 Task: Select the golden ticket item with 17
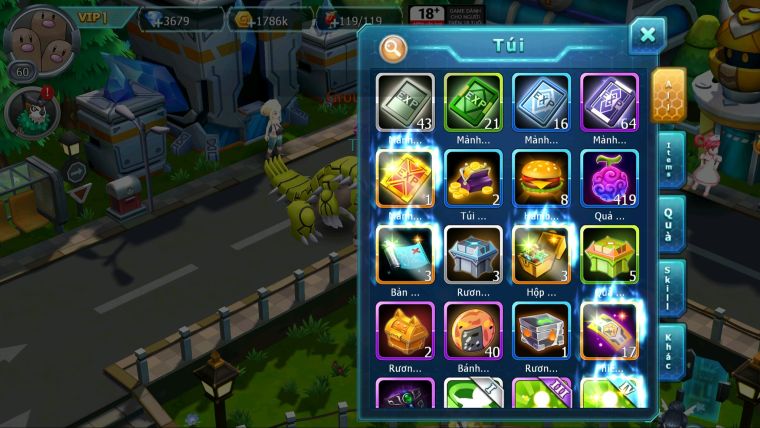point(609,330)
